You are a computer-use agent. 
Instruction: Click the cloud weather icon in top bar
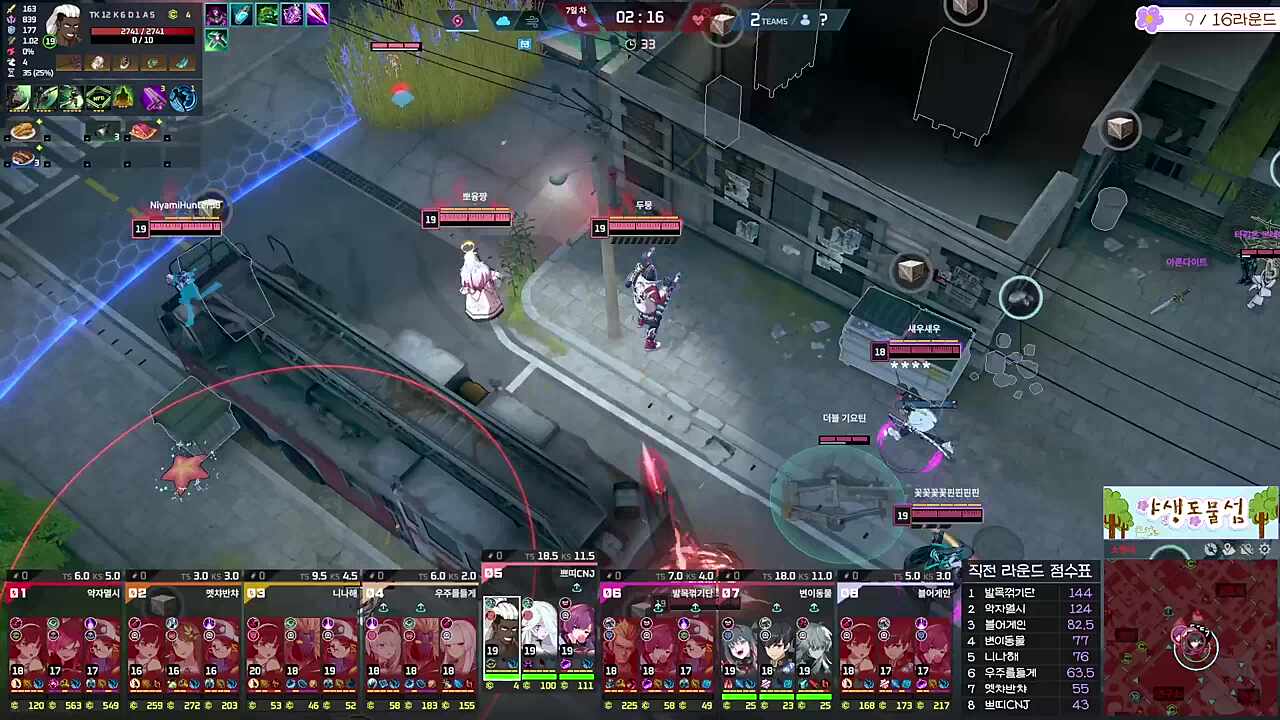click(x=502, y=20)
